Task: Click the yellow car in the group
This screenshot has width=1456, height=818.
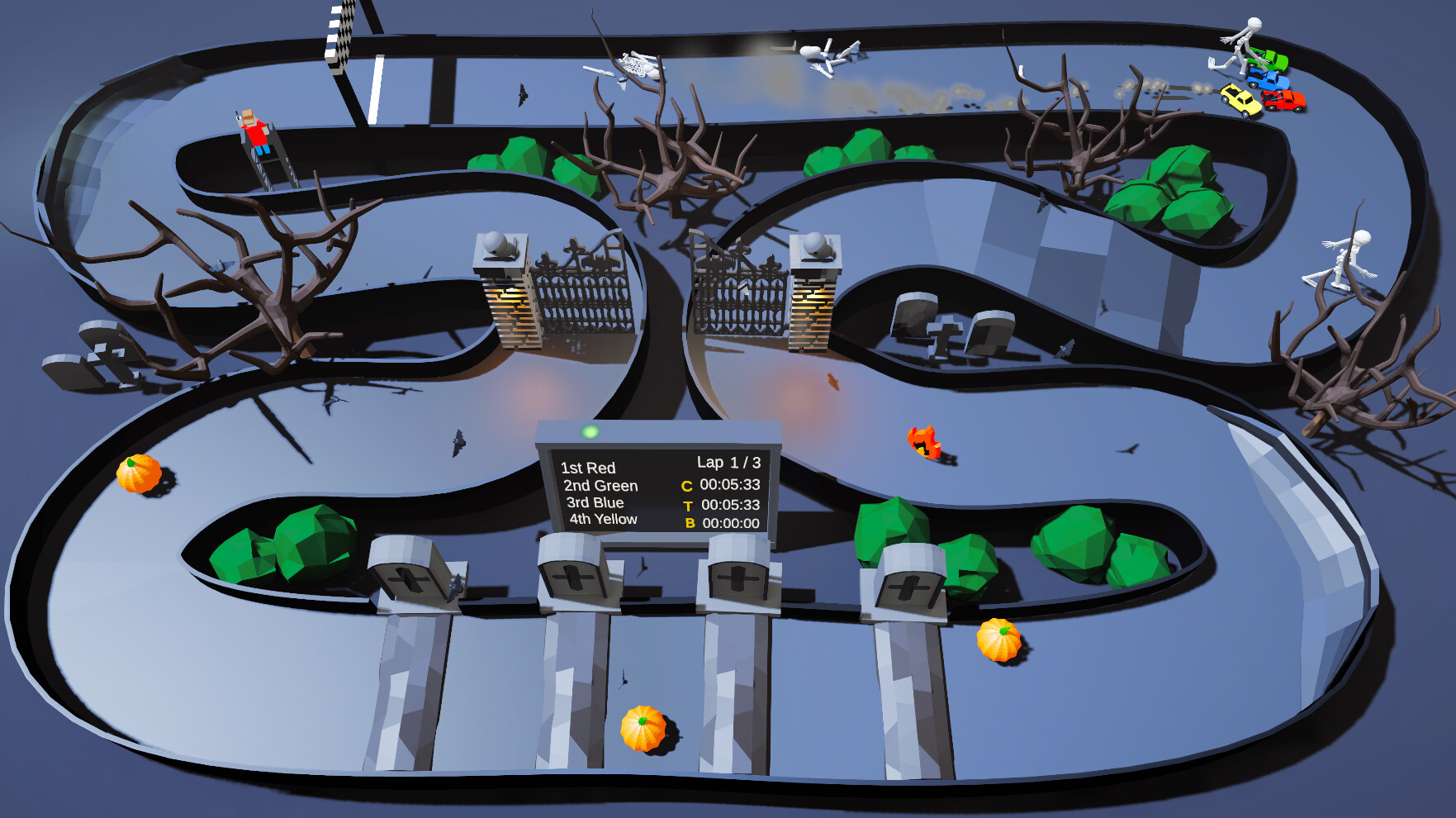Action: point(1241,101)
